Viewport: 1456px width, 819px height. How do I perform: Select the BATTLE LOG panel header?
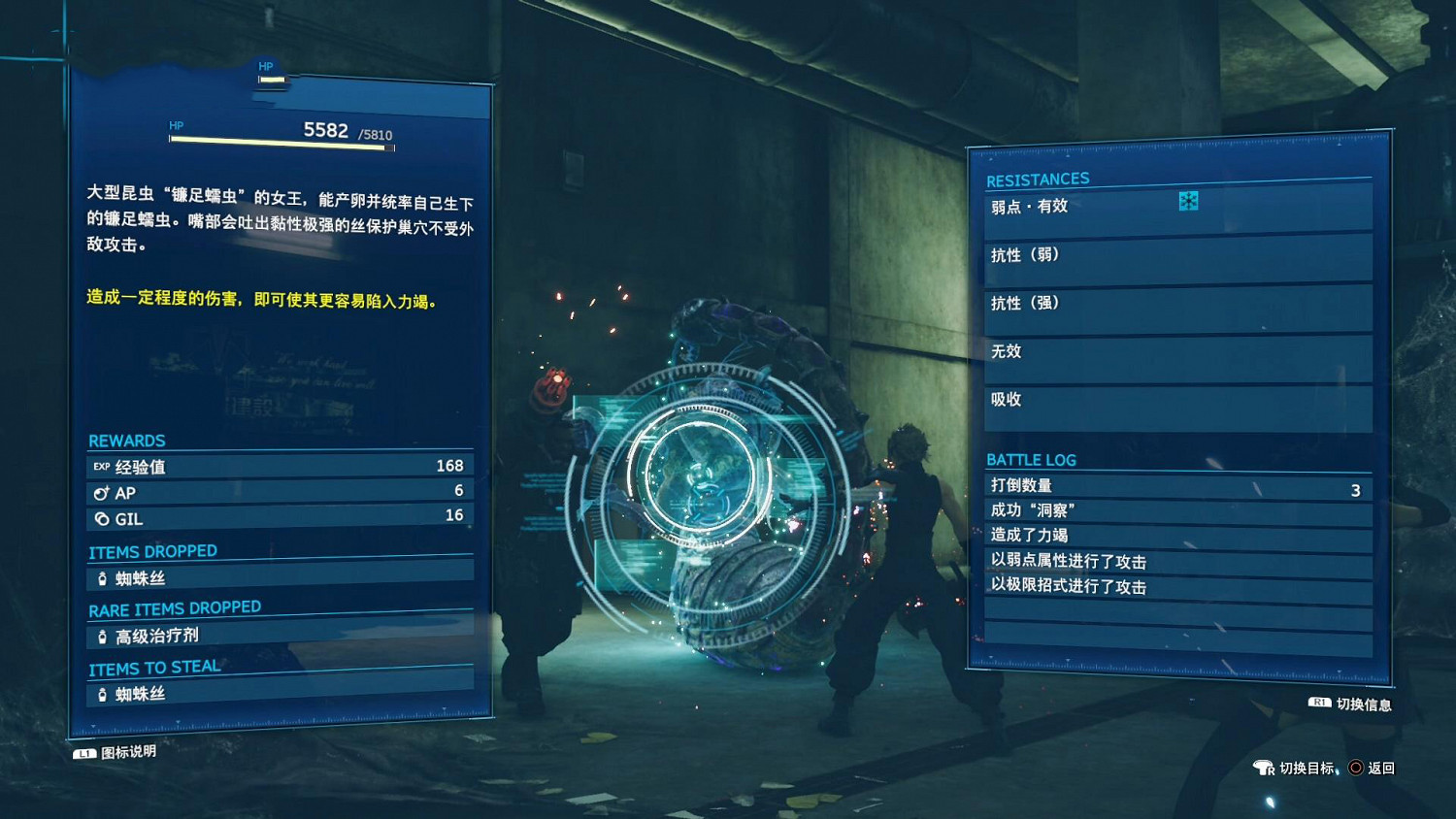1032,459
